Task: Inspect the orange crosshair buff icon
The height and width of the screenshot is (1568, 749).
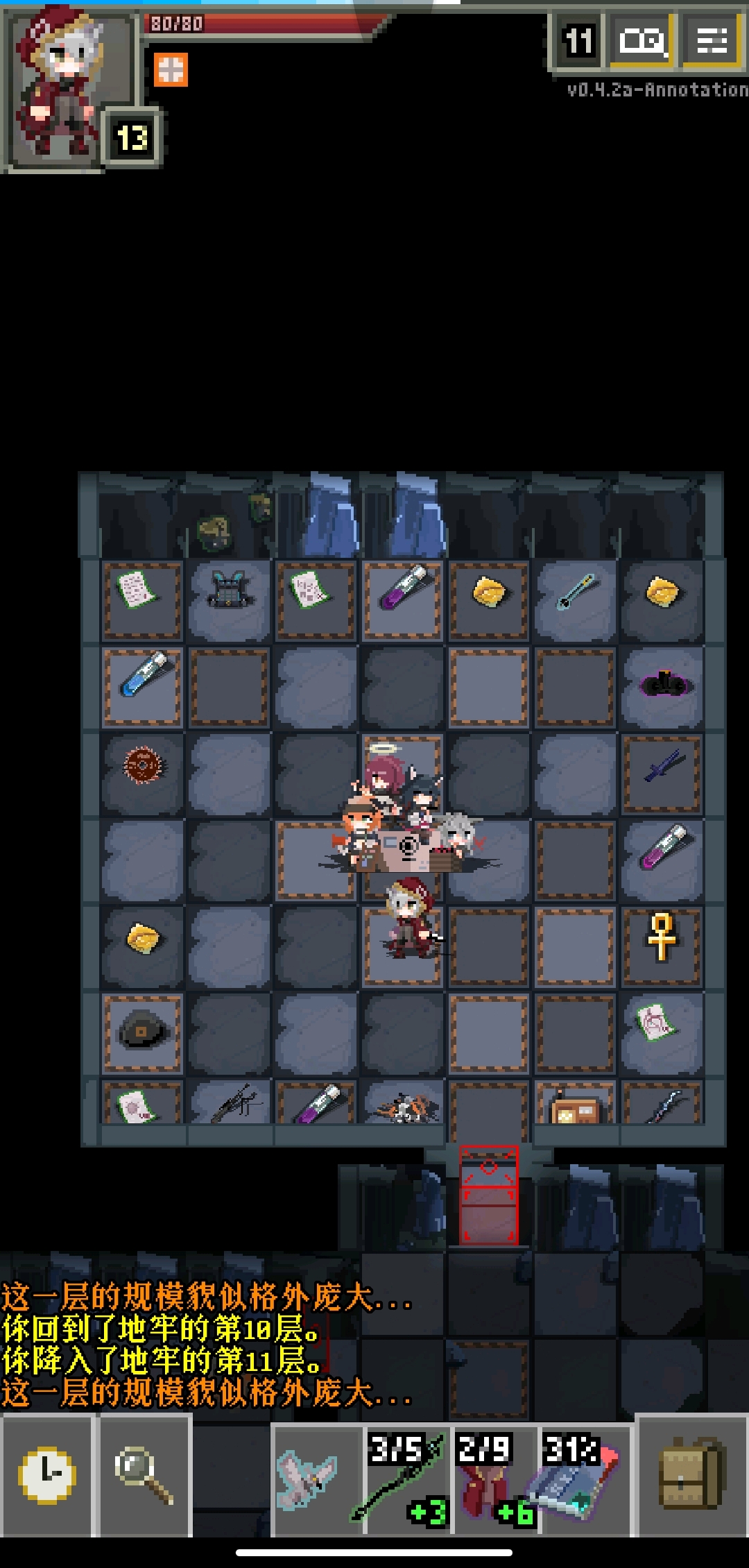Action: tap(171, 70)
